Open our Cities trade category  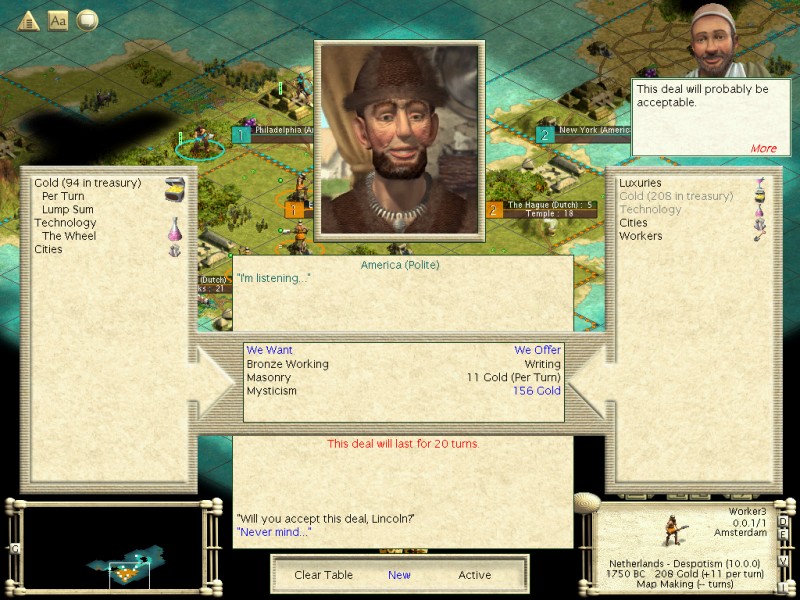pos(633,223)
